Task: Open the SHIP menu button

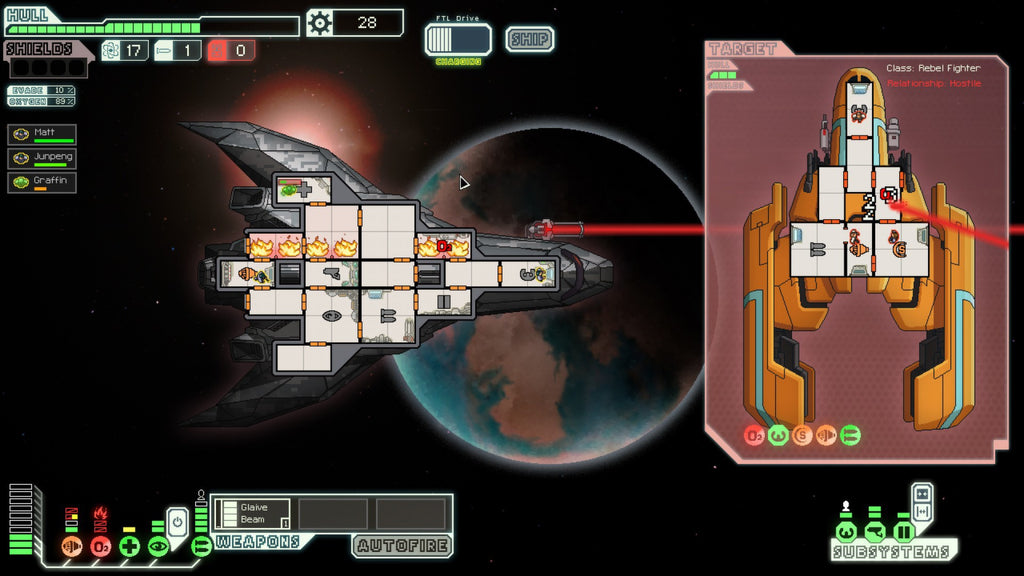Action: coord(529,39)
